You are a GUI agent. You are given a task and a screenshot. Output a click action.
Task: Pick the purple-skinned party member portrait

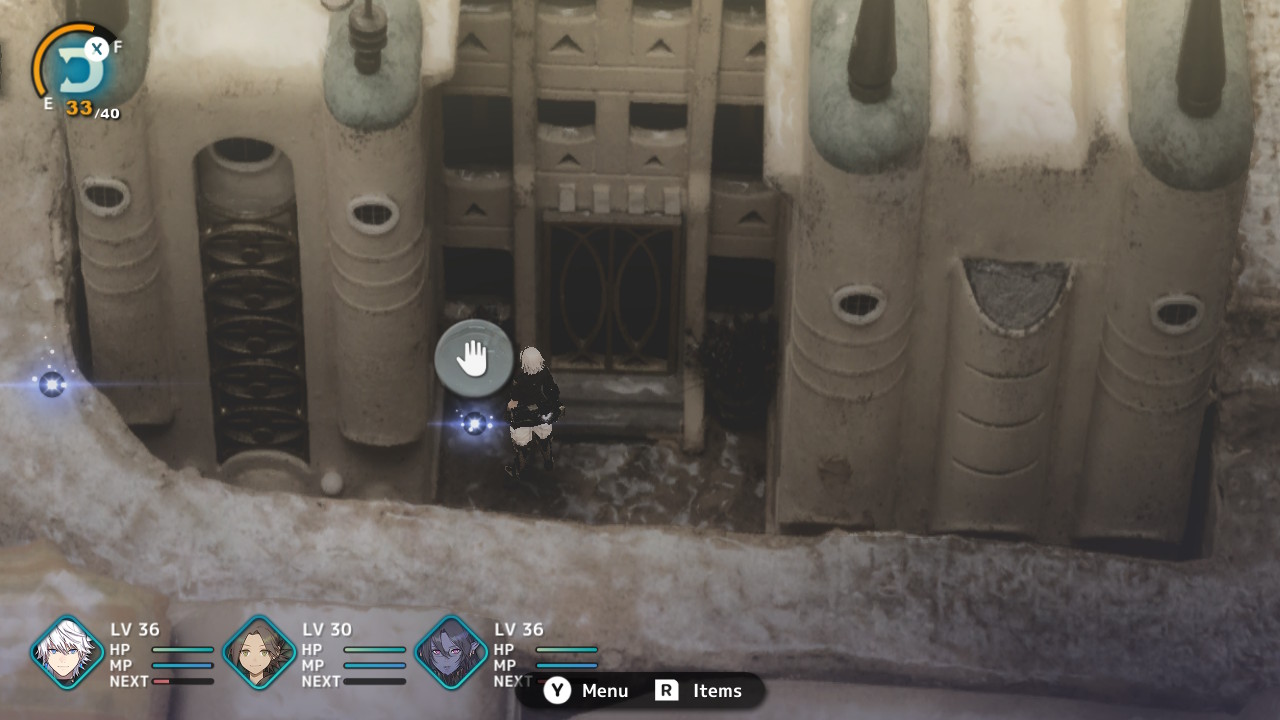tap(451, 653)
